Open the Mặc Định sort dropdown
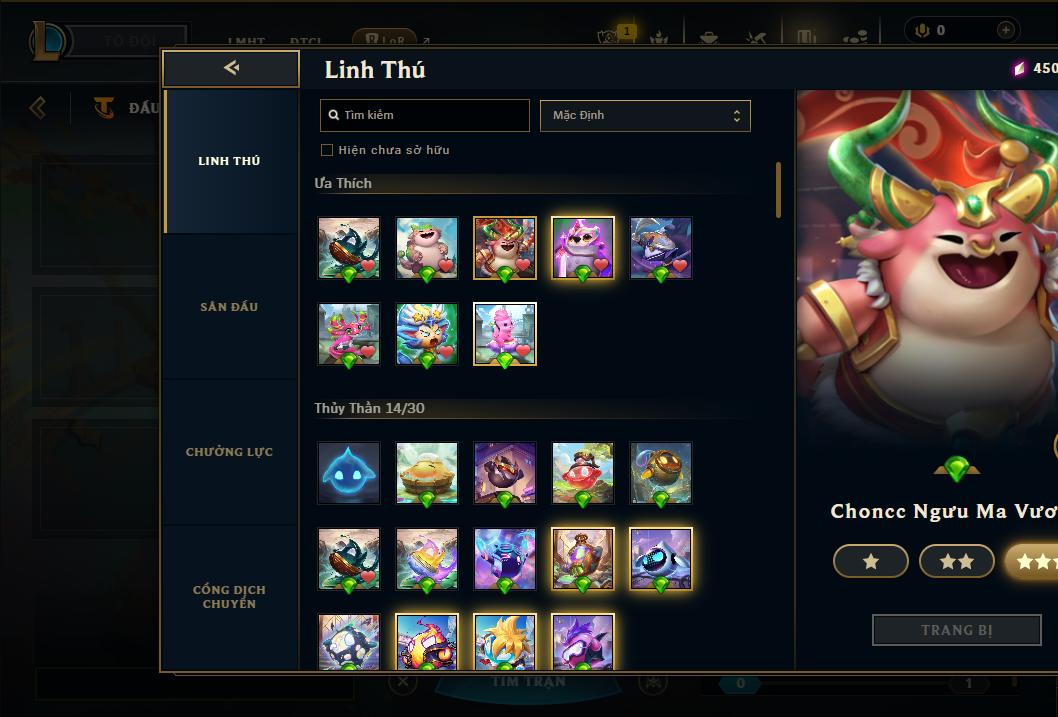 645,115
